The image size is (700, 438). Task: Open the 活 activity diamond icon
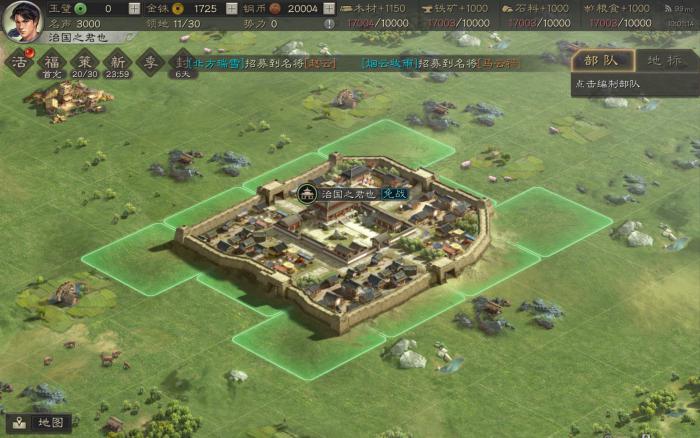18,62
